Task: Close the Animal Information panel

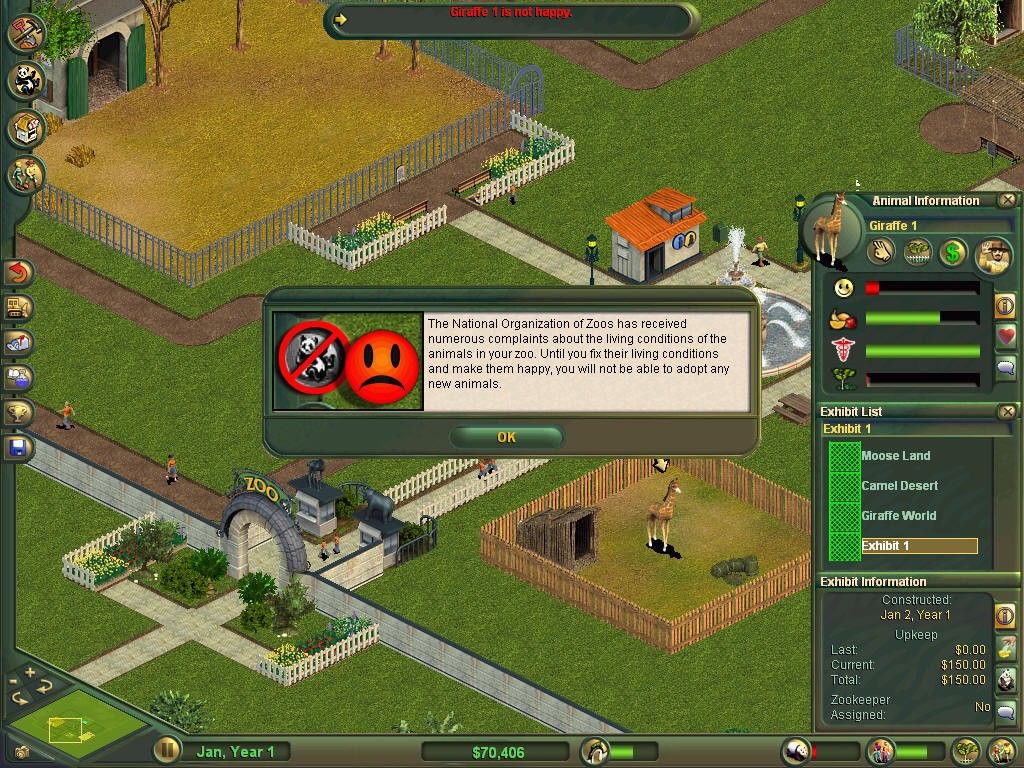Action: pos(1007,200)
